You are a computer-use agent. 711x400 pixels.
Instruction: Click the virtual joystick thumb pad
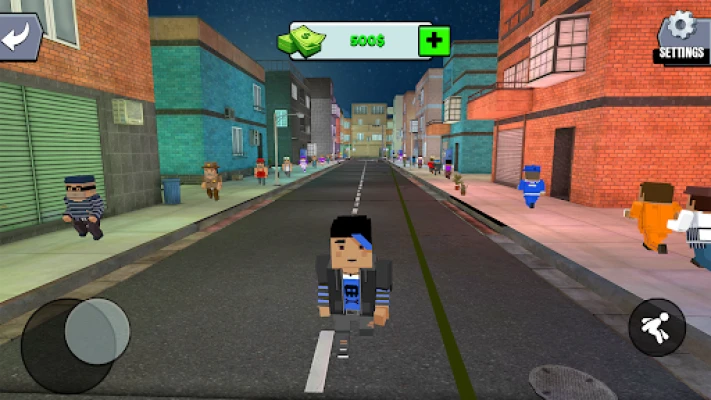coord(97,331)
